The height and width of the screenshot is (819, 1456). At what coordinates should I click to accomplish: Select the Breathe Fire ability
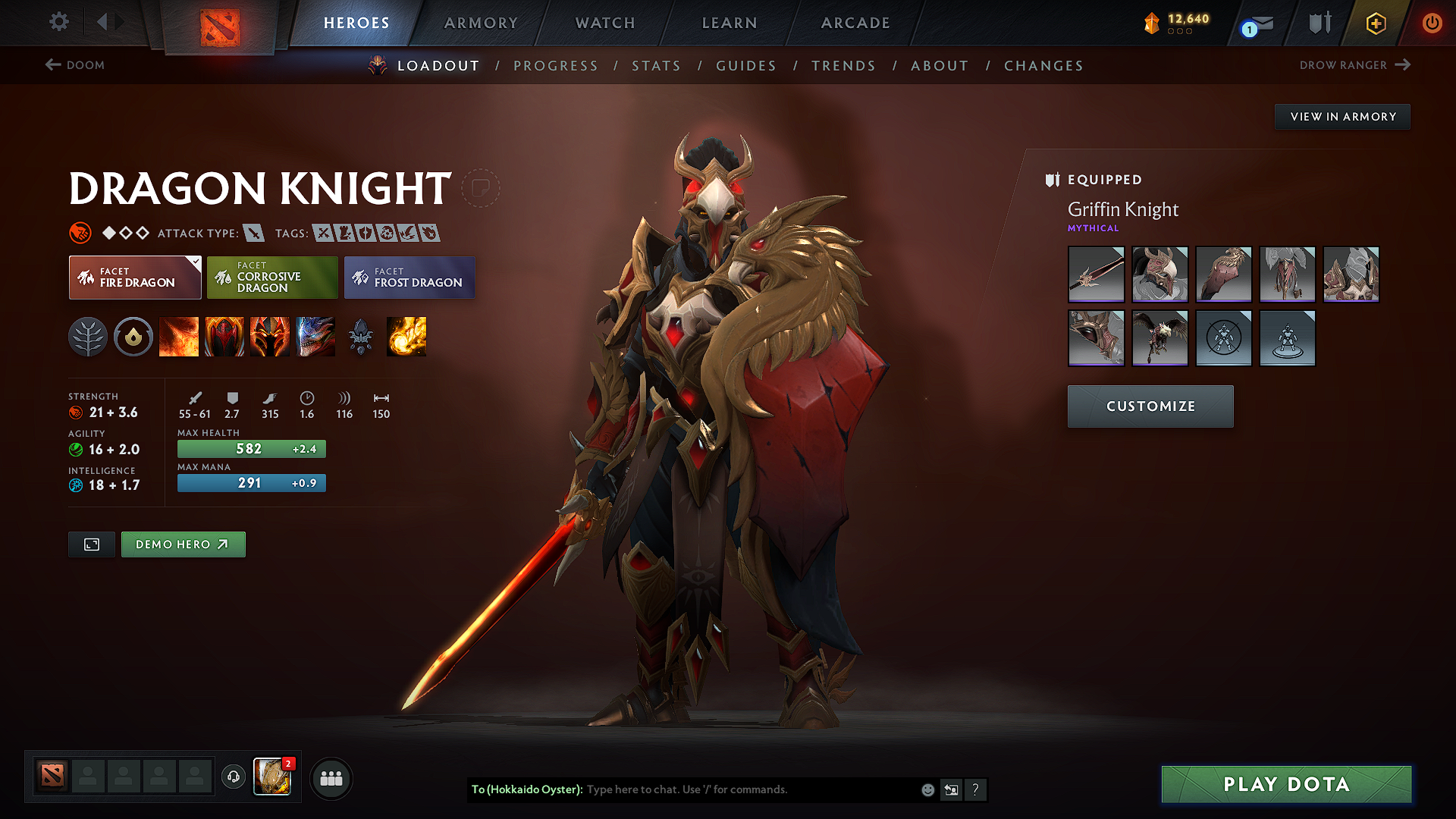click(180, 337)
